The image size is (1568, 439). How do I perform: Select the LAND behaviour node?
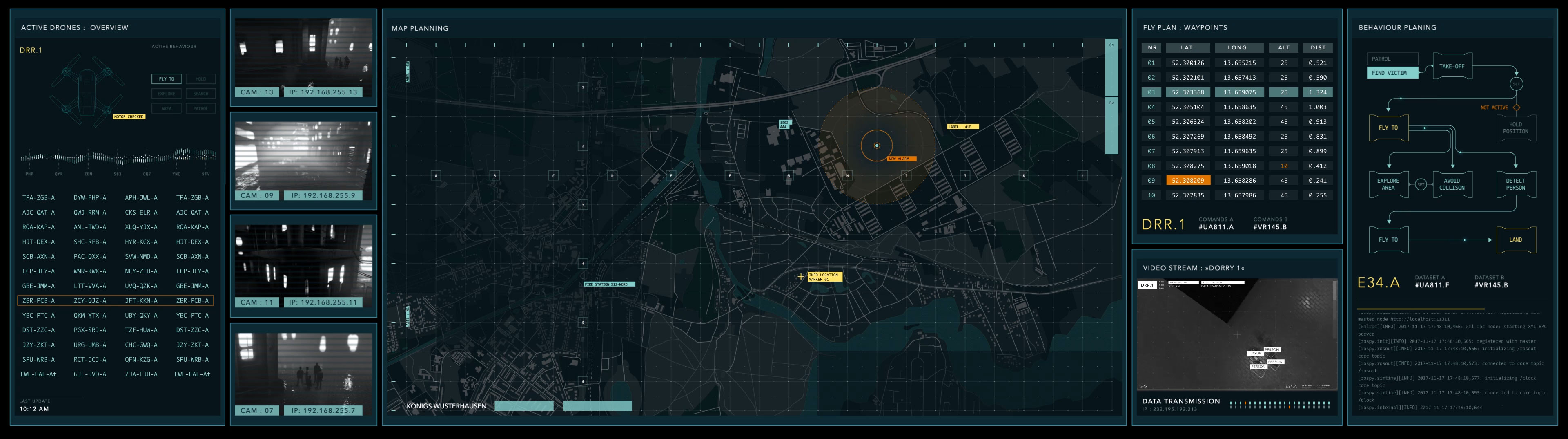coord(1515,240)
